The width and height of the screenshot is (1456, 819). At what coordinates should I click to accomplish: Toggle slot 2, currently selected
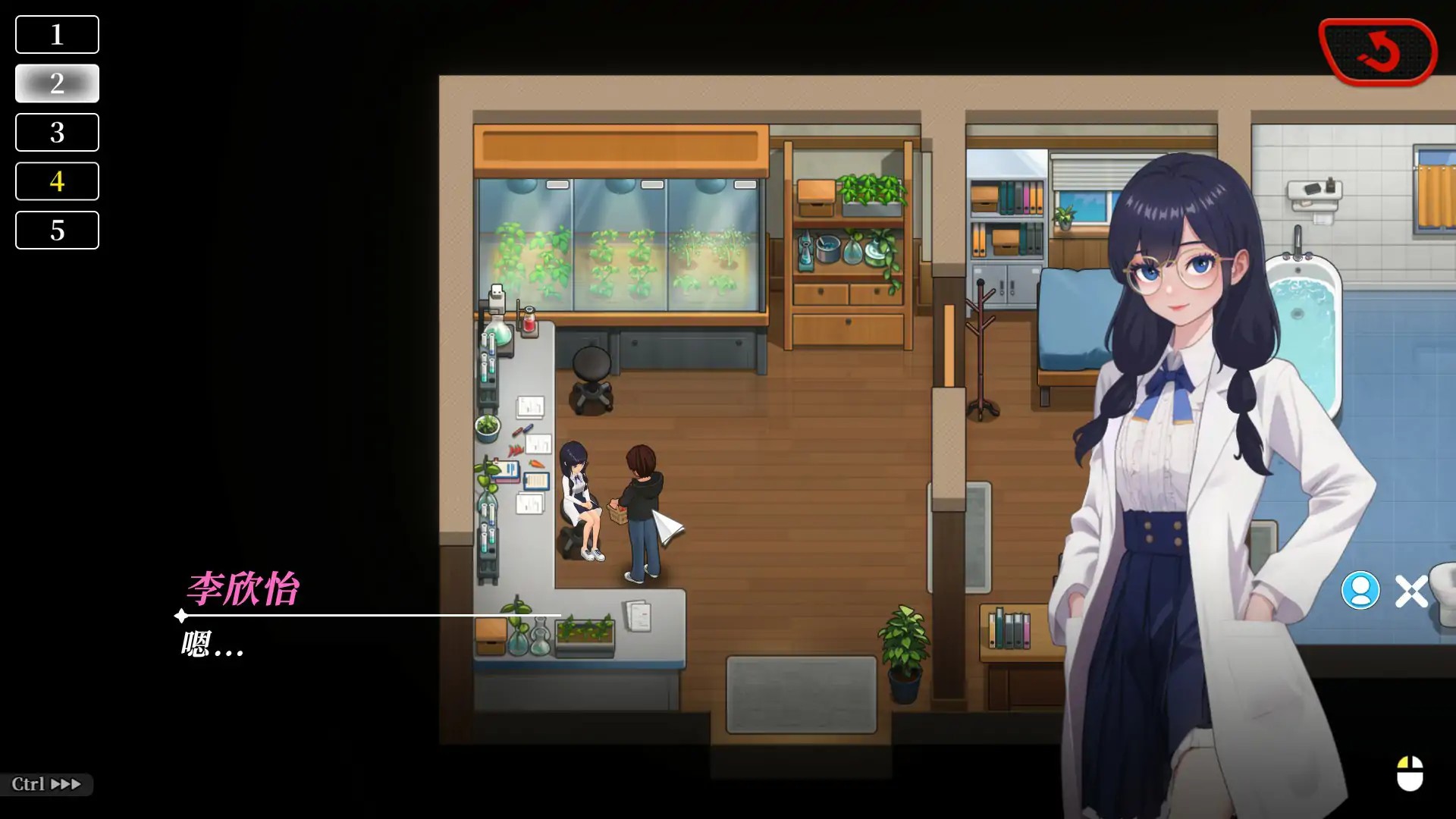click(x=57, y=83)
